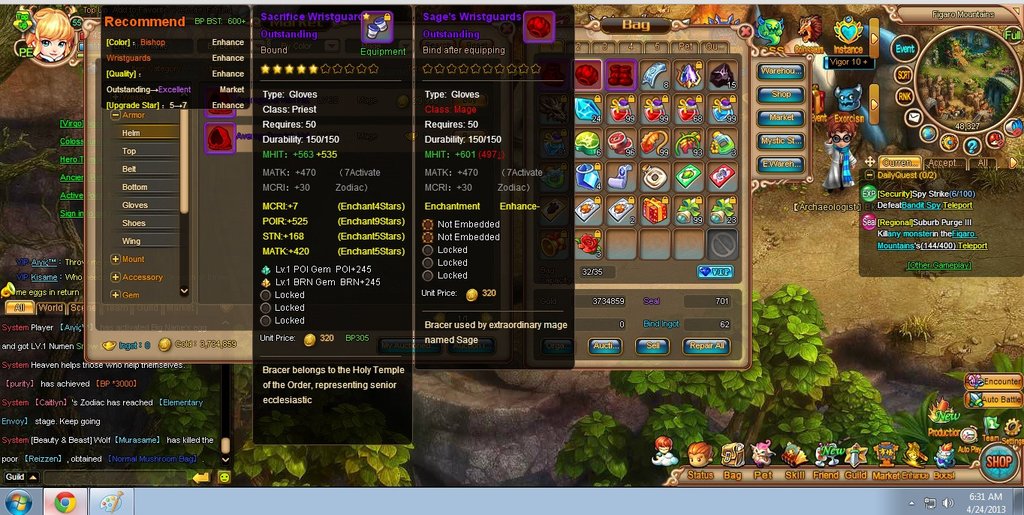Select the red rose item slot

pos(588,243)
